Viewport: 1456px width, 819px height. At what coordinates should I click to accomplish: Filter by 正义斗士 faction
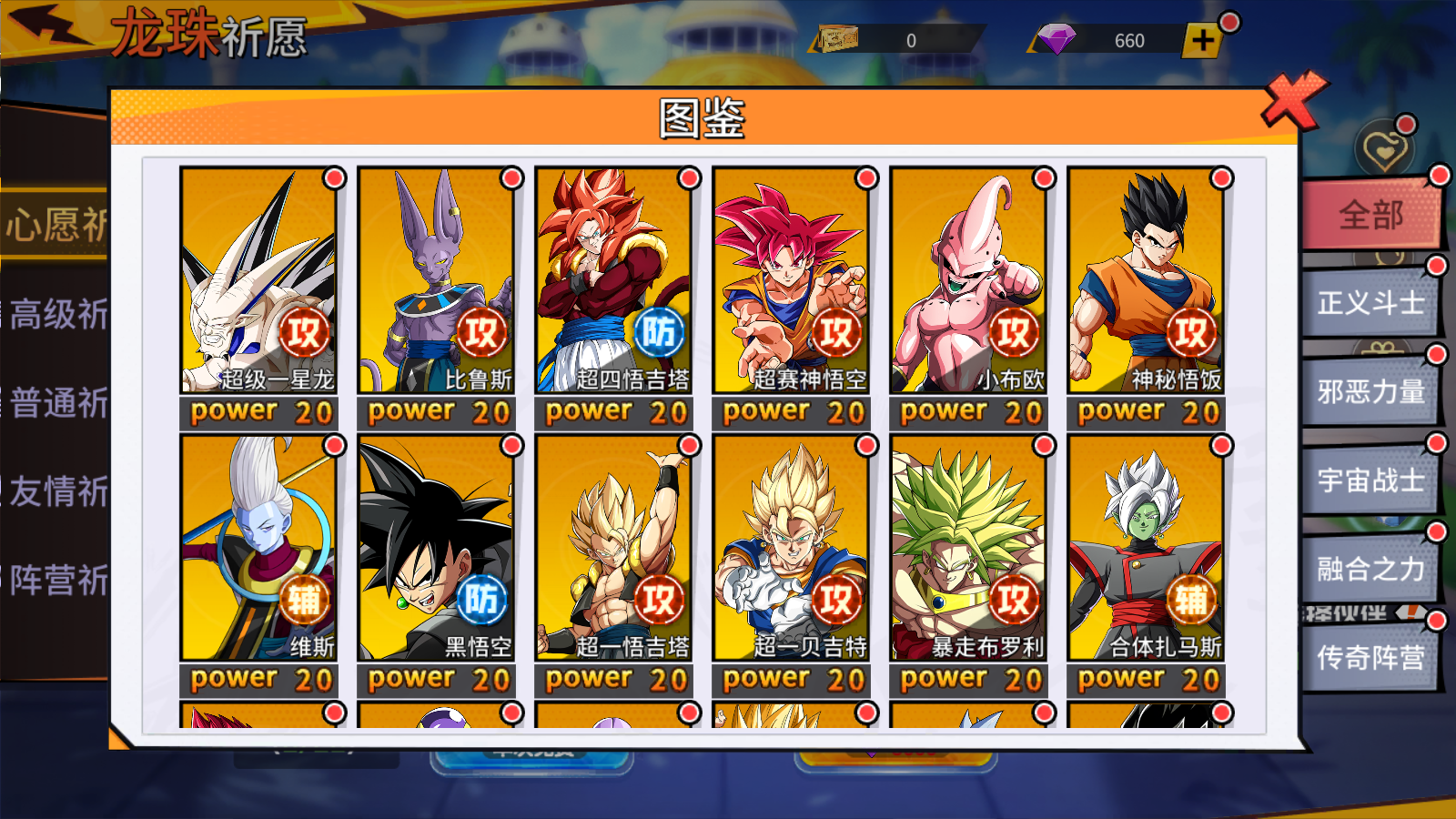(1370, 303)
